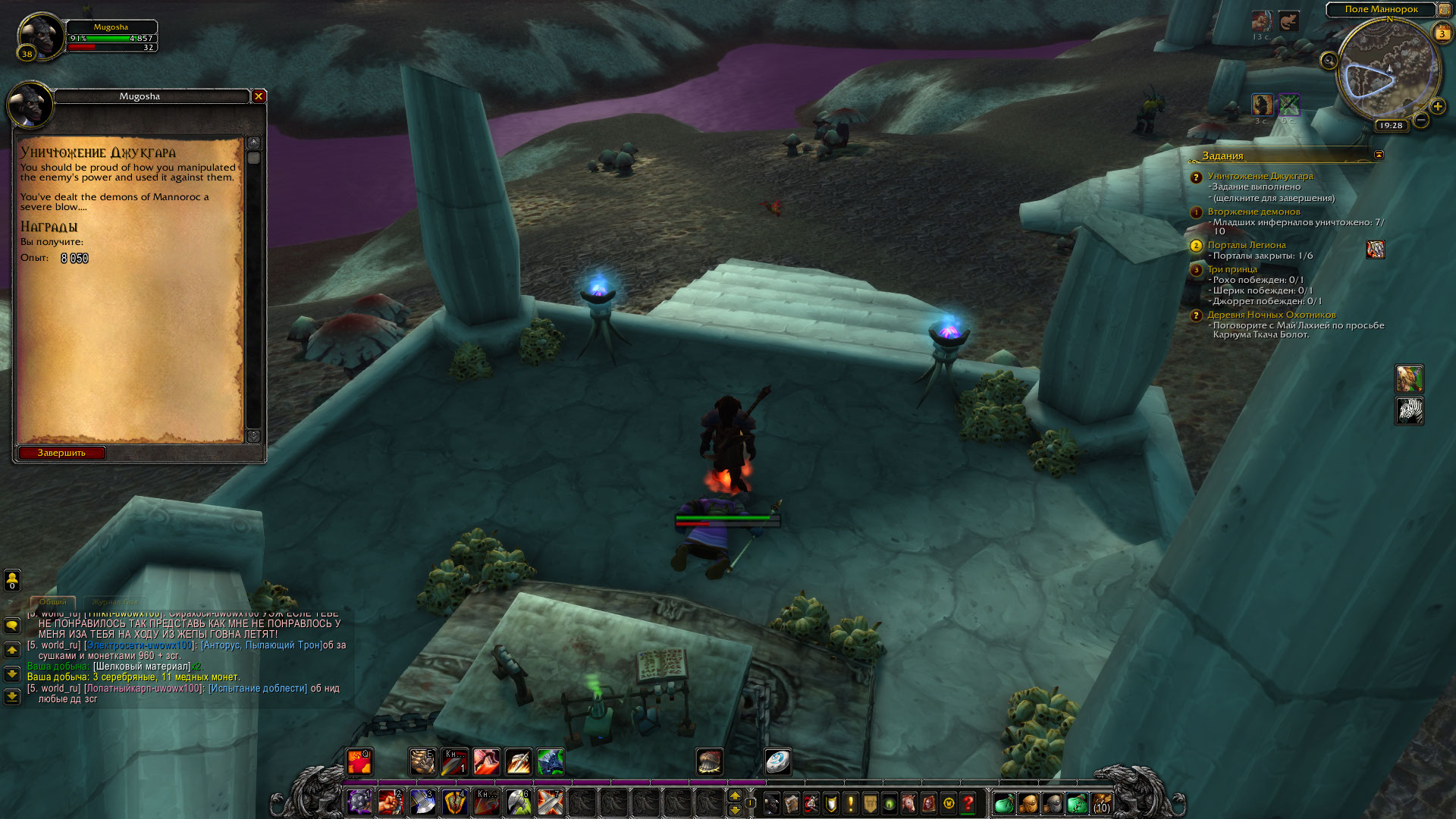The height and width of the screenshot is (819, 1456).
Task: Zoom out the minimap with minus button
Action: 1421,120
